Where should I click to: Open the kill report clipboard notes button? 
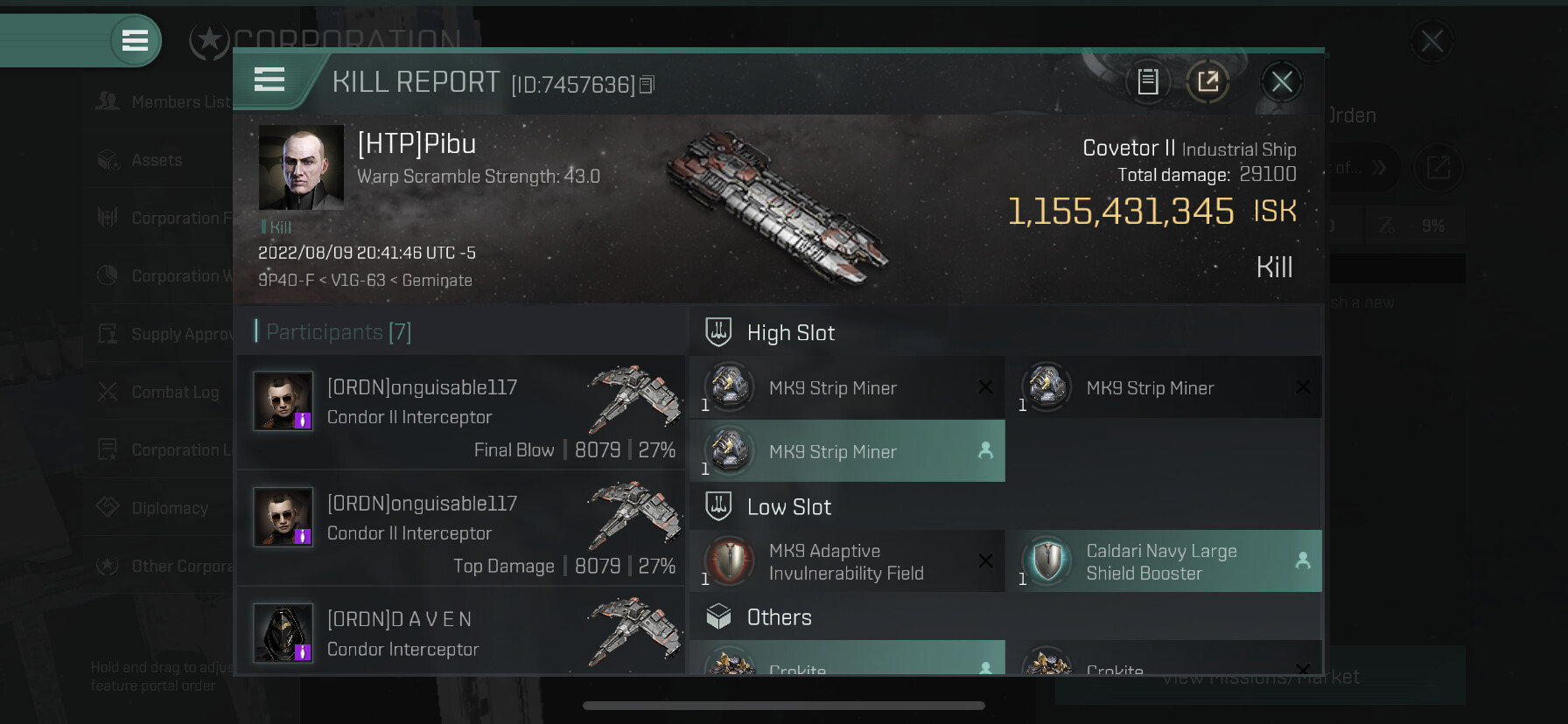[1147, 82]
